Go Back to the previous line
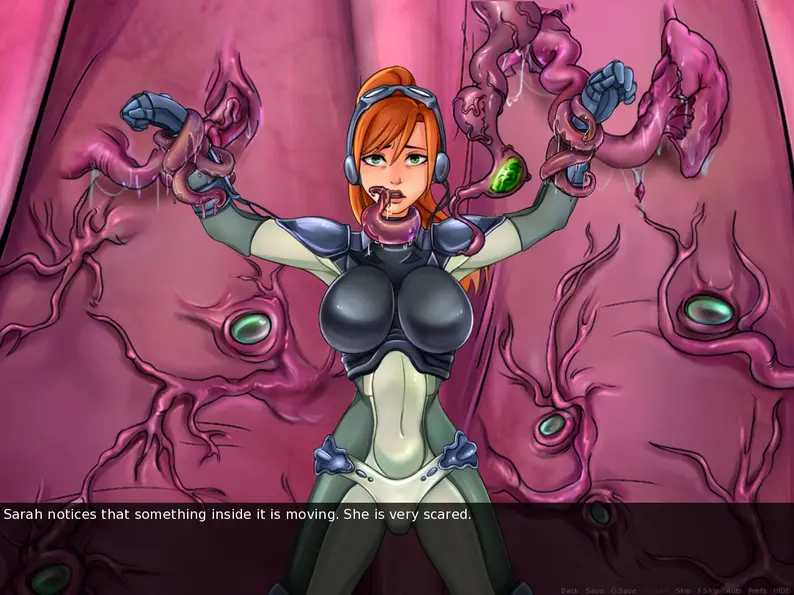This screenshot has height=595, width=794. click(569, 590)
